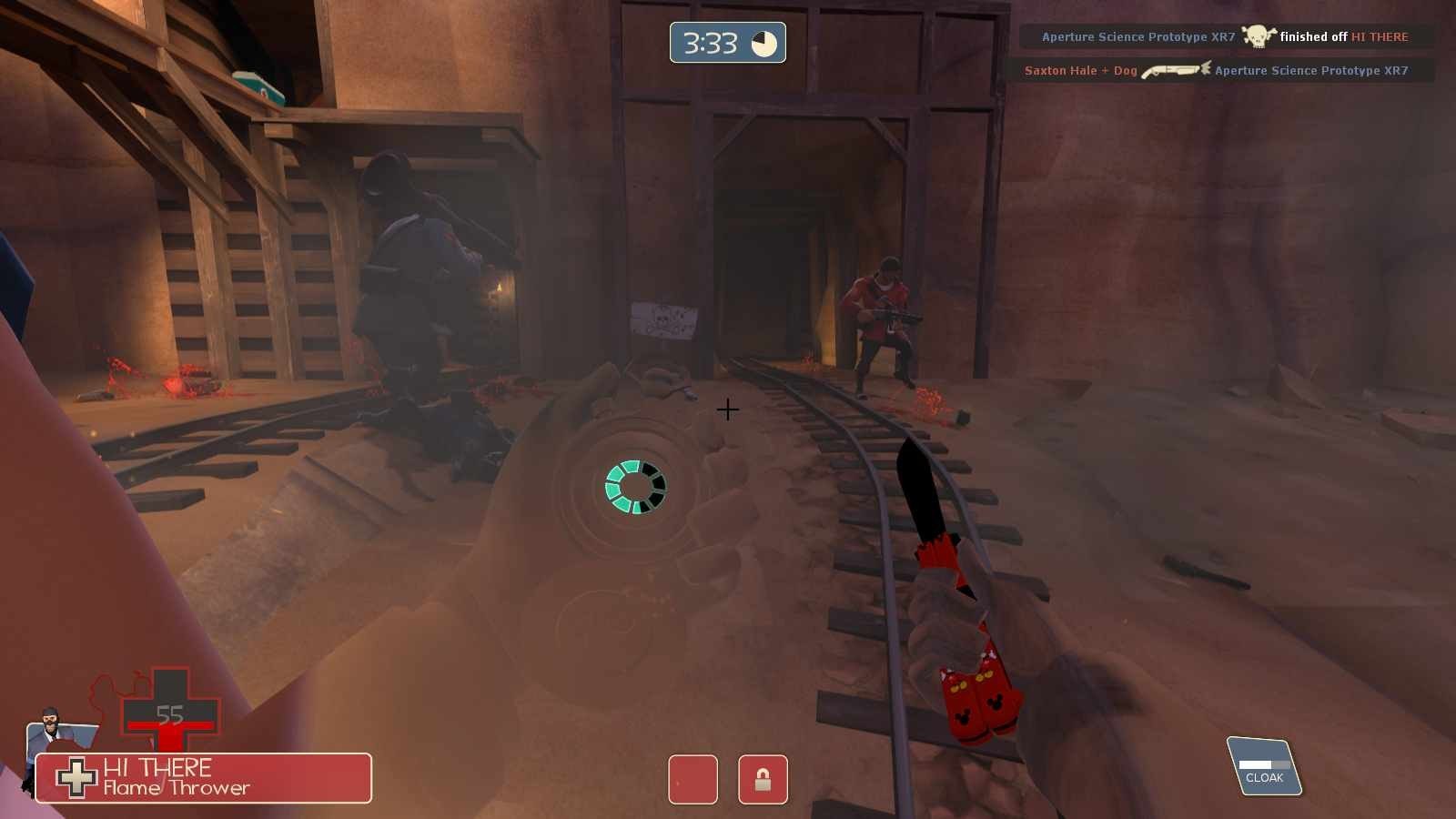1456x819 pixels.
Task: Open the HI THERE Flame Thrower disguise panel
Action: coord(204,778)
